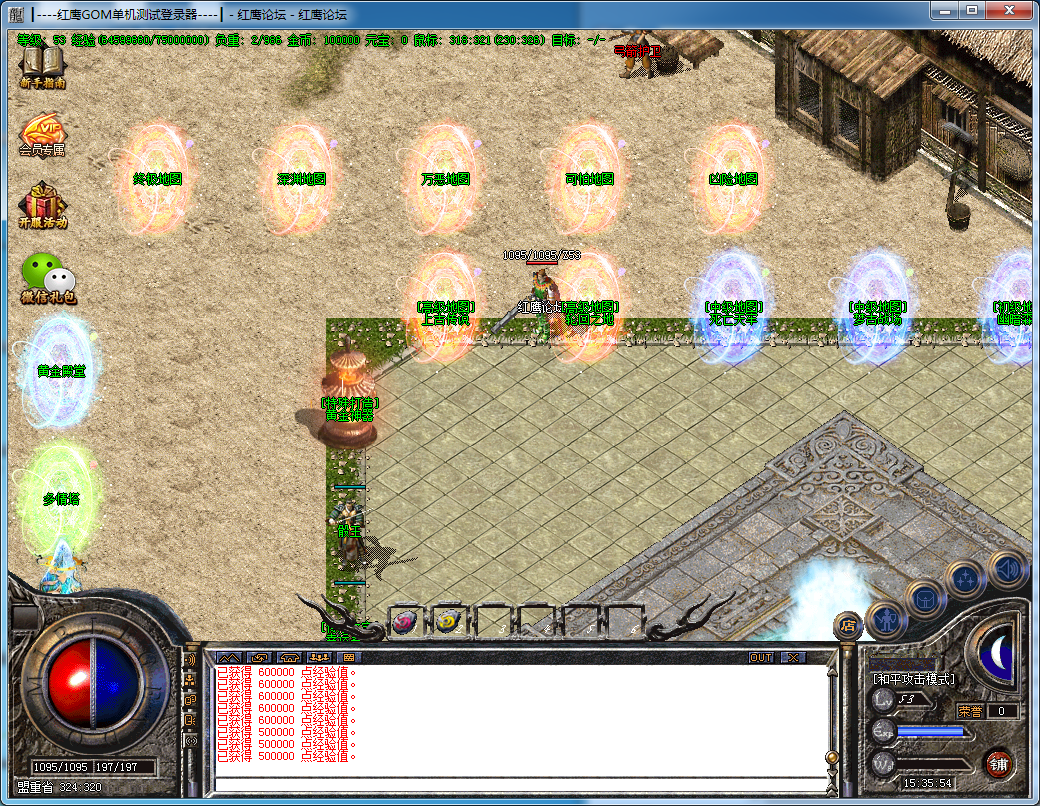Open the 新手指南 beginner guide book
Viewport: 1040px width, 806px height.
point(42,66)
